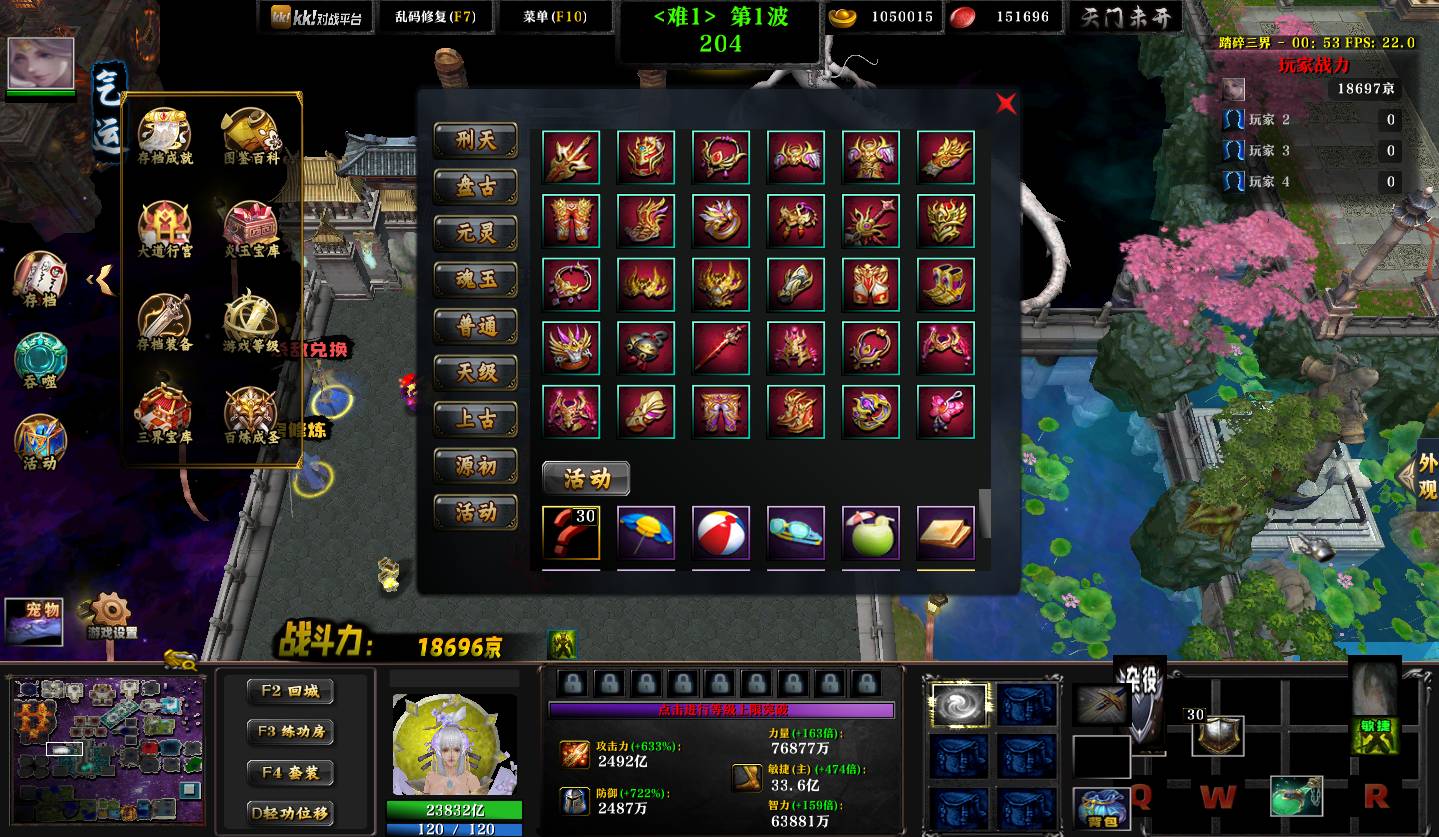Open the 图鉴百科 encyclopedia icon
Image resolution: width=1439 pixels, height=837 pixels.
pyautogui.click(x=251, y=136)
